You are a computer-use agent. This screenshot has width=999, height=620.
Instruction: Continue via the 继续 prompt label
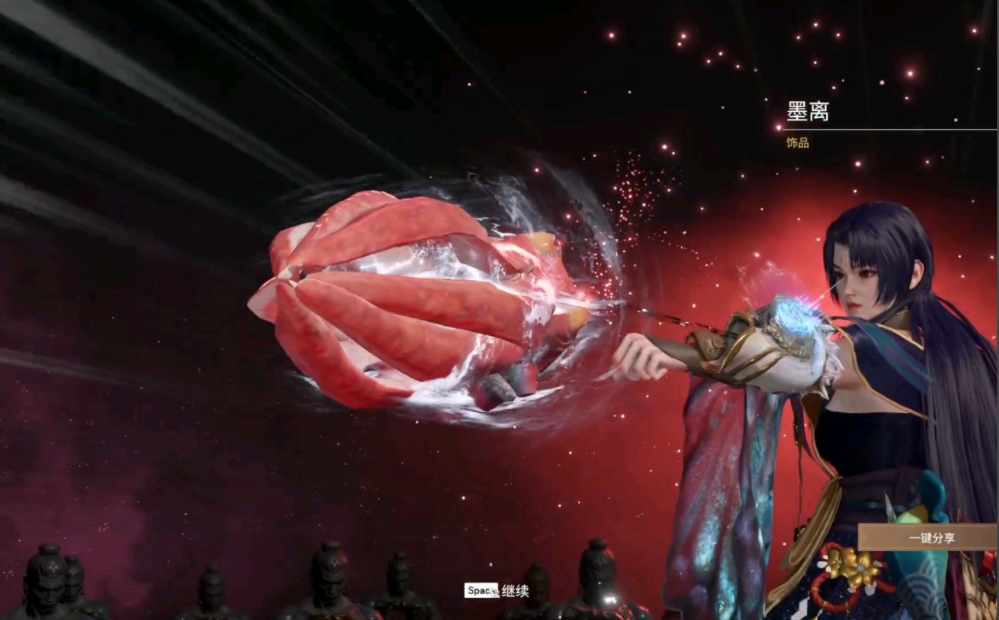[x=515, y=591]
